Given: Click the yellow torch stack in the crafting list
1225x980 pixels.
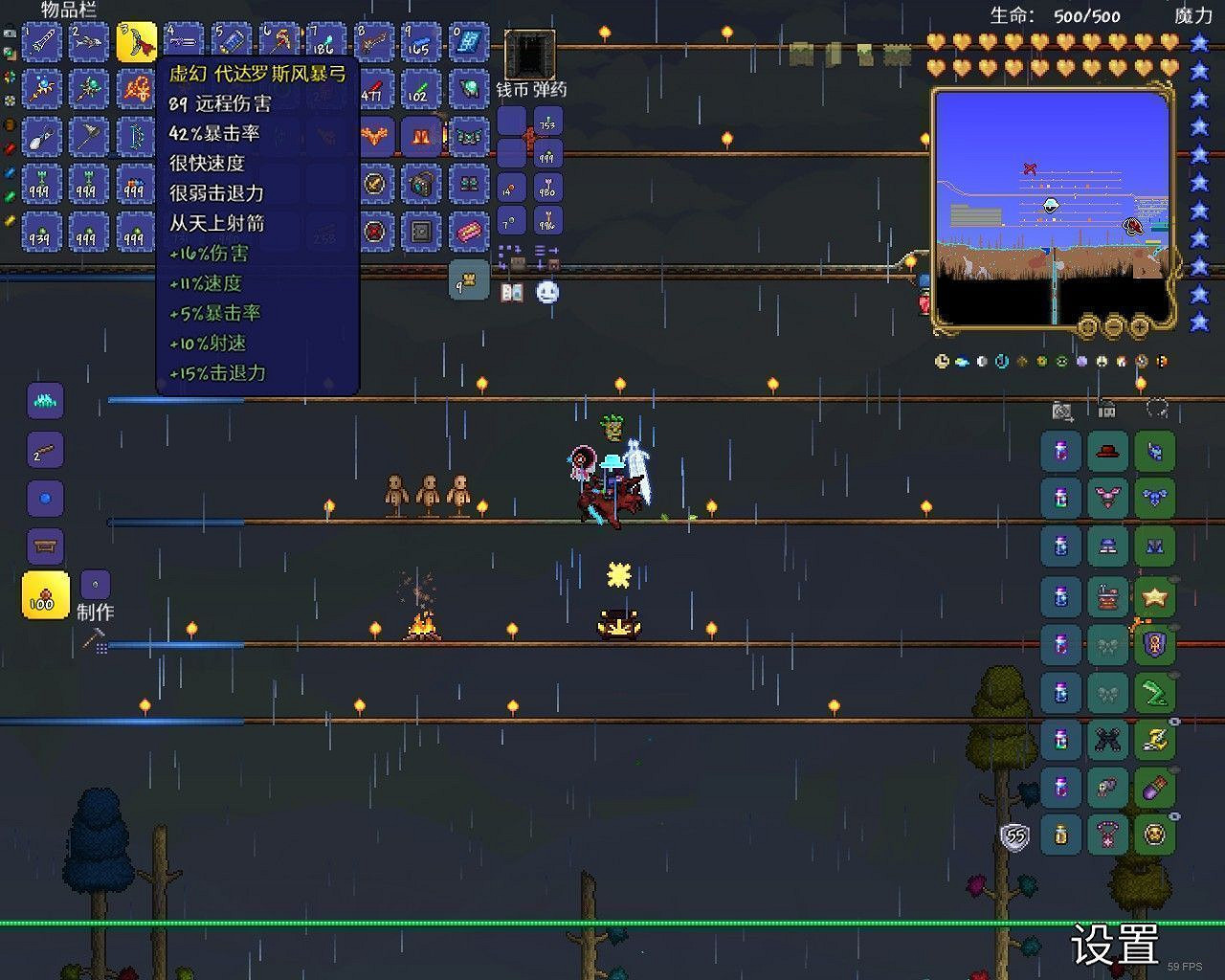Looking at the screenshot, I should pyautogui.click(x=45, y=595).
